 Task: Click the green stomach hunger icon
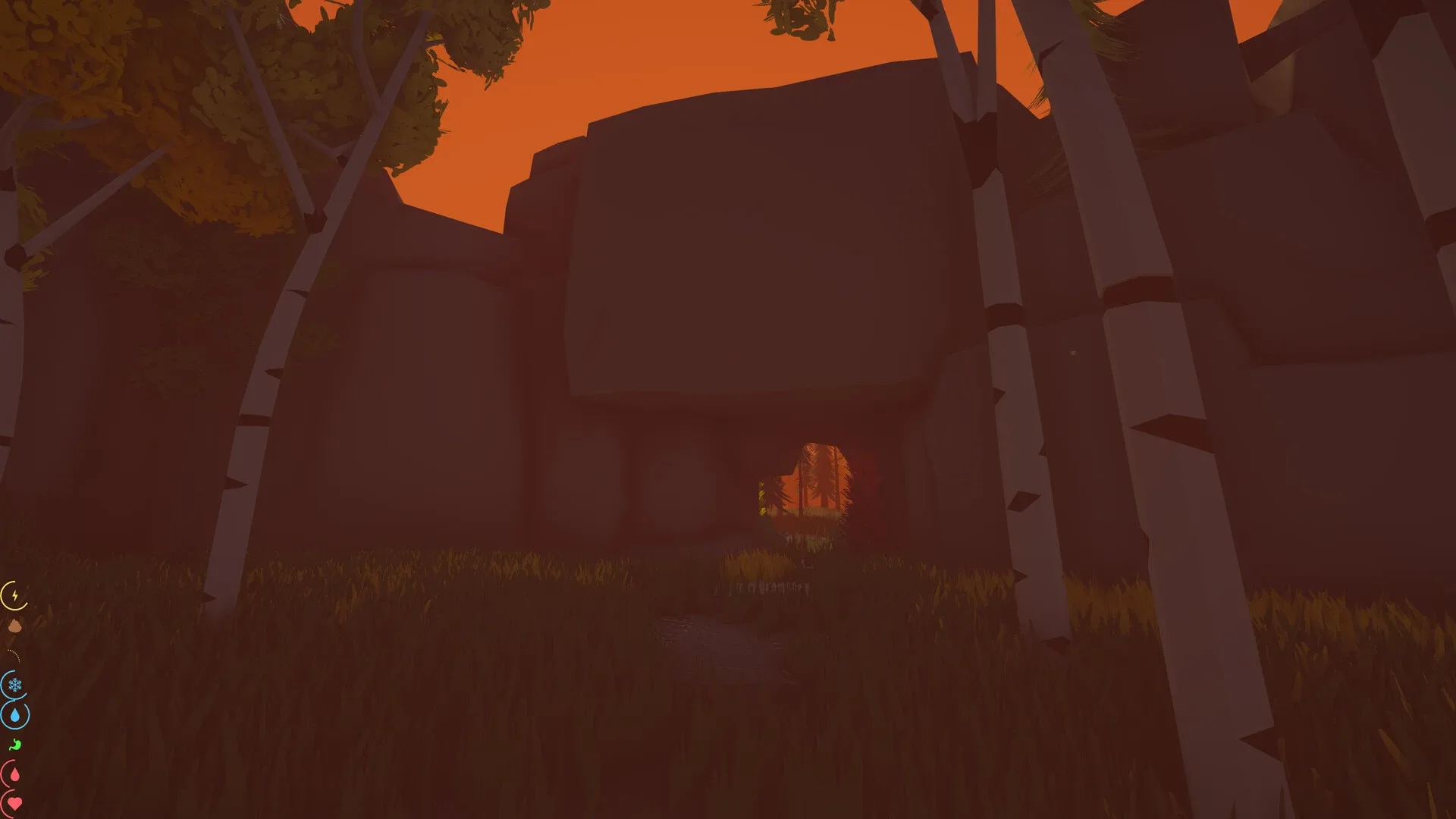pyautogui.click(x=15, y=743)
